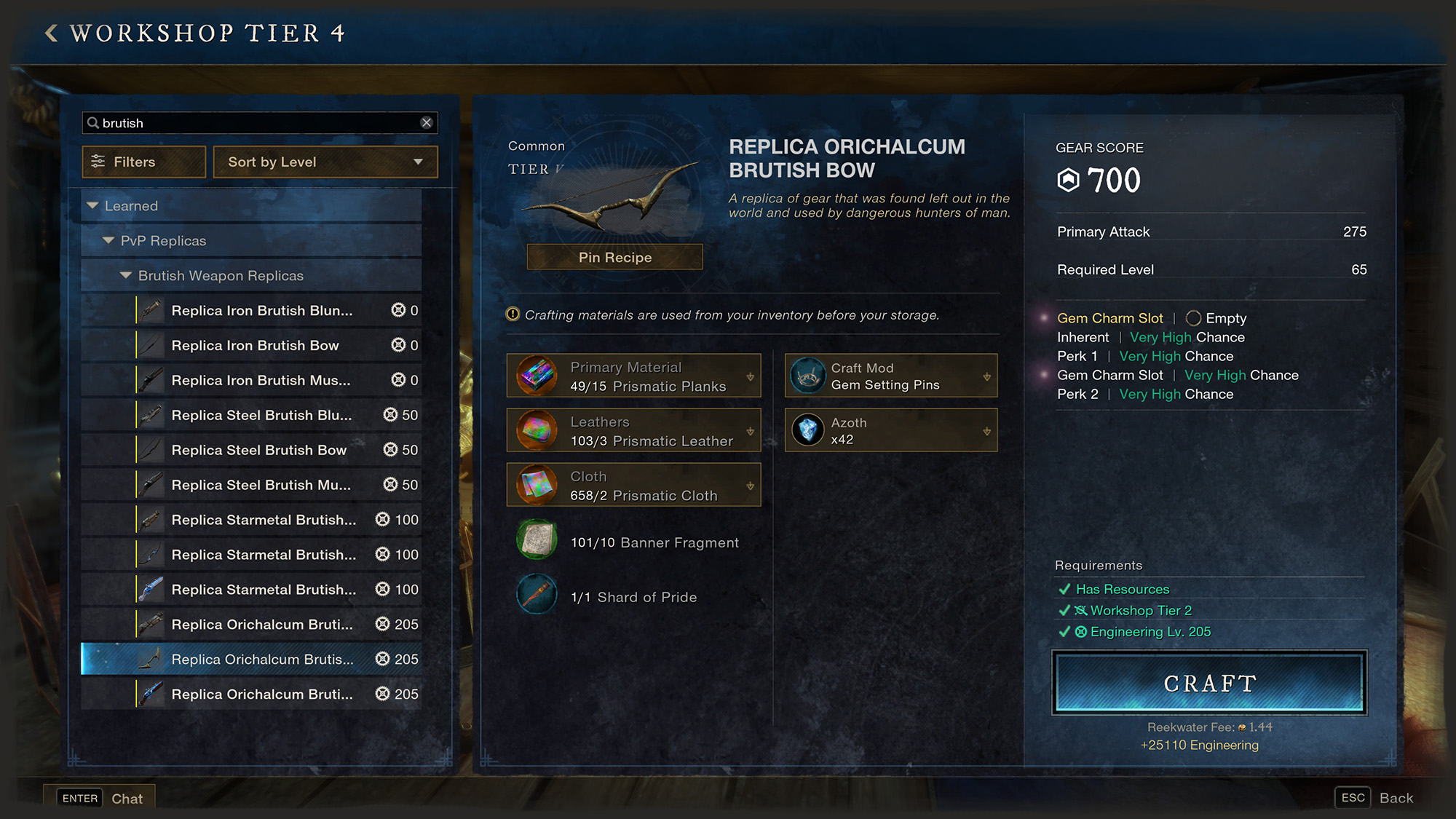This screenshot has height=819, width=1456.
Task: Select the Replica Steel Brutish Bow recipe
Action: [258, 450]
